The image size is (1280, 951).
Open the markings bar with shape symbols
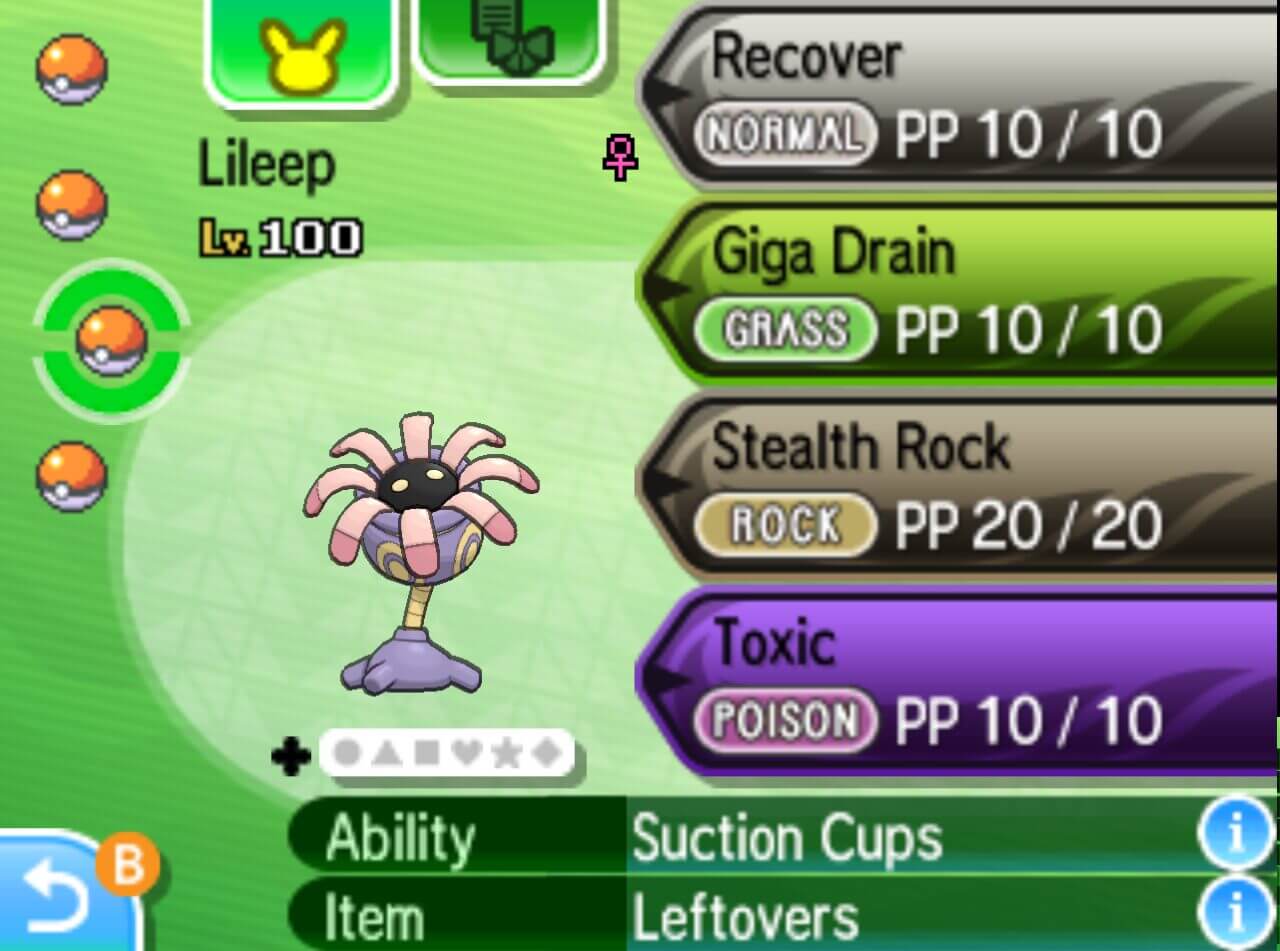[x=445, y=754]
